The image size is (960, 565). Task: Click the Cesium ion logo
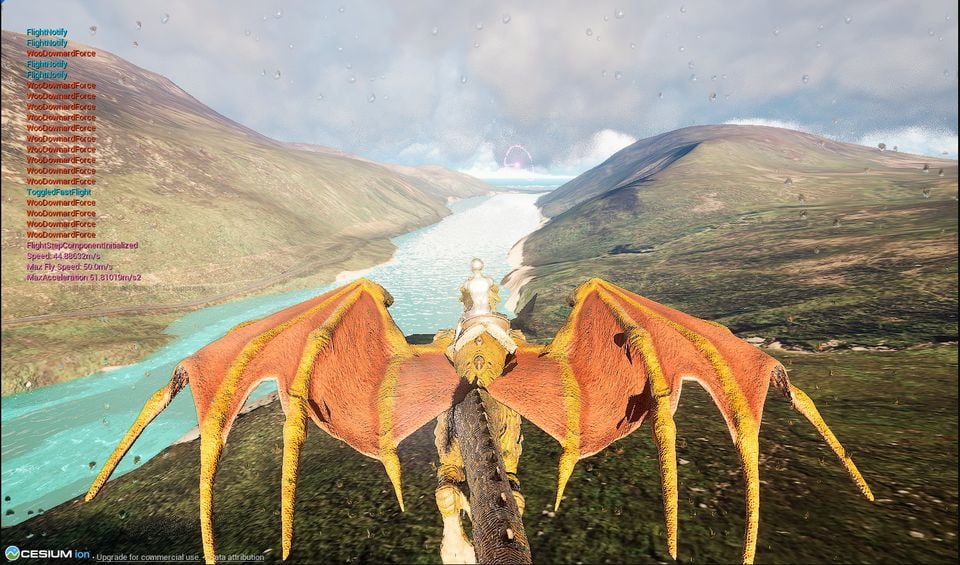point(47,554)
